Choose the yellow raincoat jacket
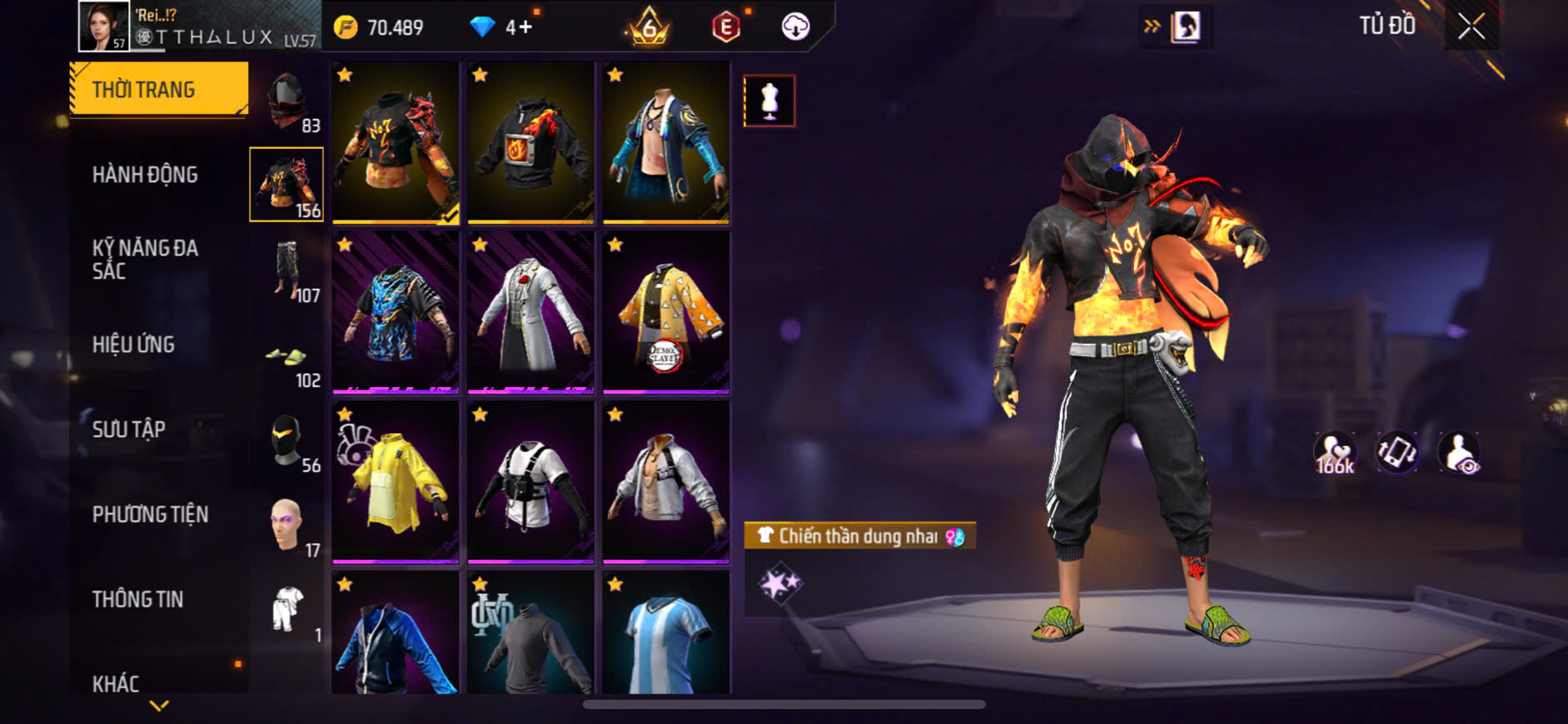The width and height of the screenshot is (1568, 724). click(x=396, y=482)
